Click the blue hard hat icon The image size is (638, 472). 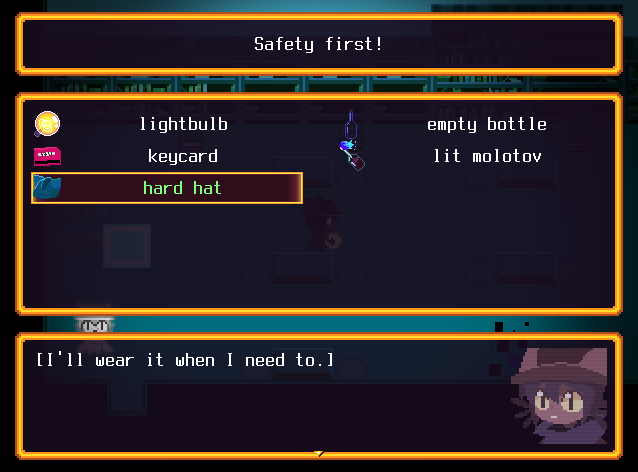tap(47, 187)
